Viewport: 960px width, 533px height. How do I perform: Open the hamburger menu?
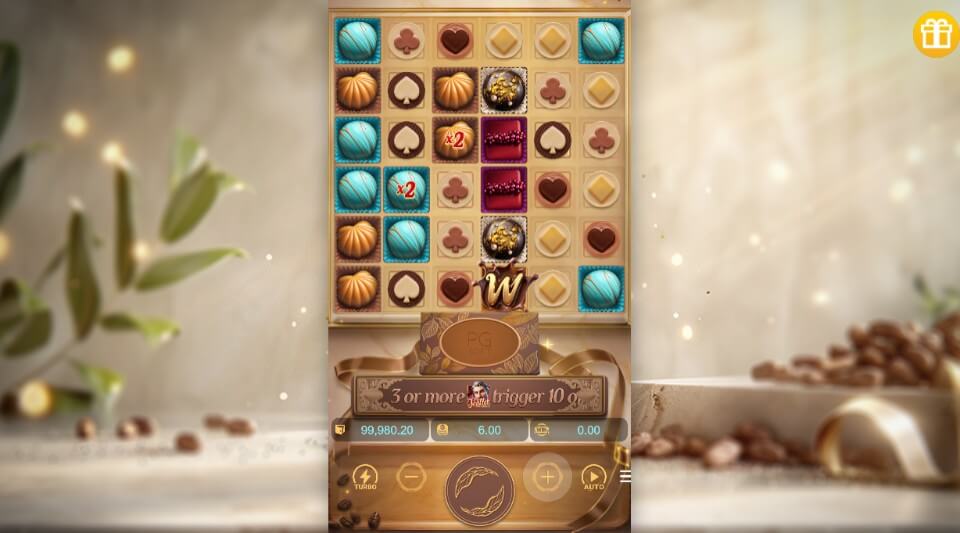point(625,476)
